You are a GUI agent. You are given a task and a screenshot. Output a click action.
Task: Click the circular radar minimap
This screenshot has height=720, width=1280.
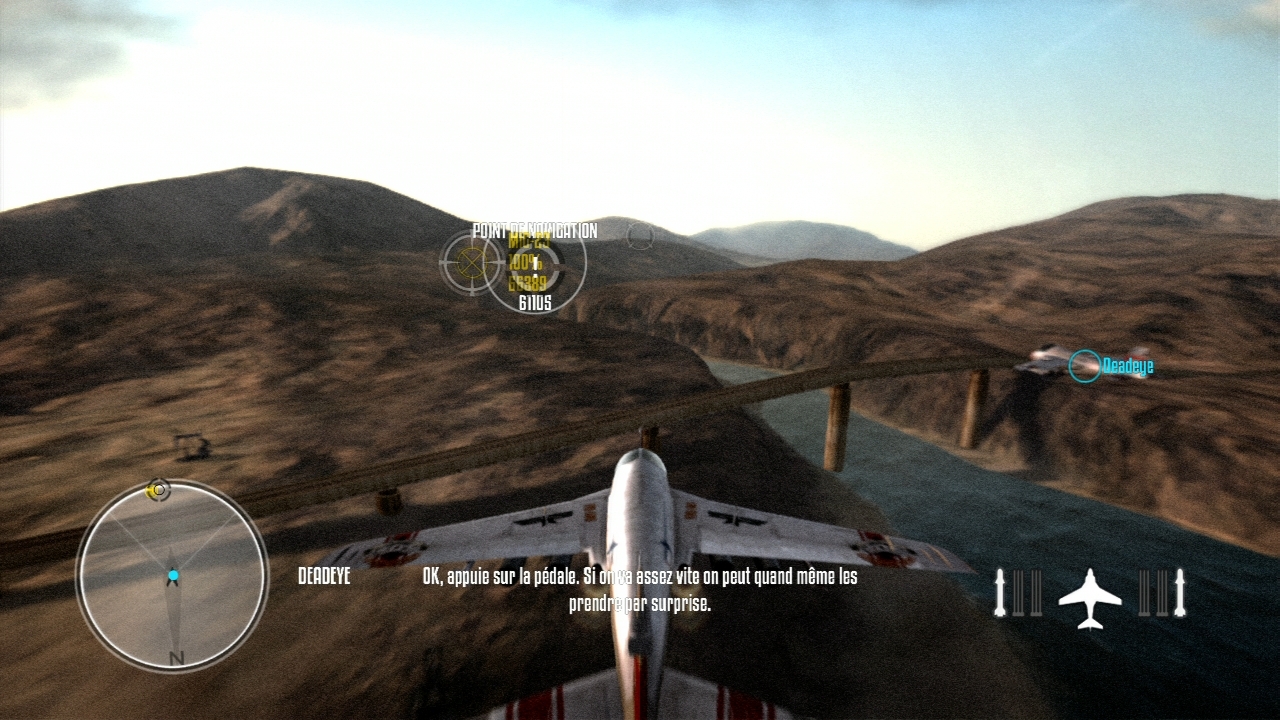[x=172, y=576]
